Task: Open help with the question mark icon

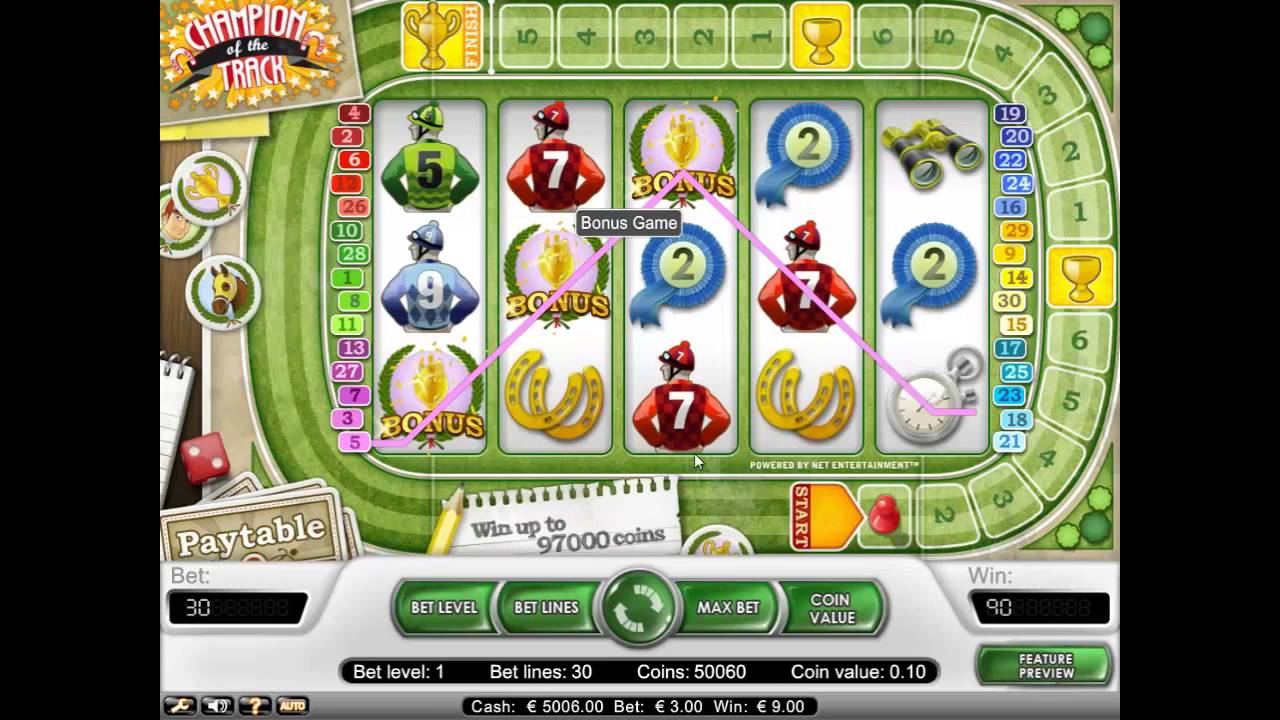Action: [x=254, y=706]
